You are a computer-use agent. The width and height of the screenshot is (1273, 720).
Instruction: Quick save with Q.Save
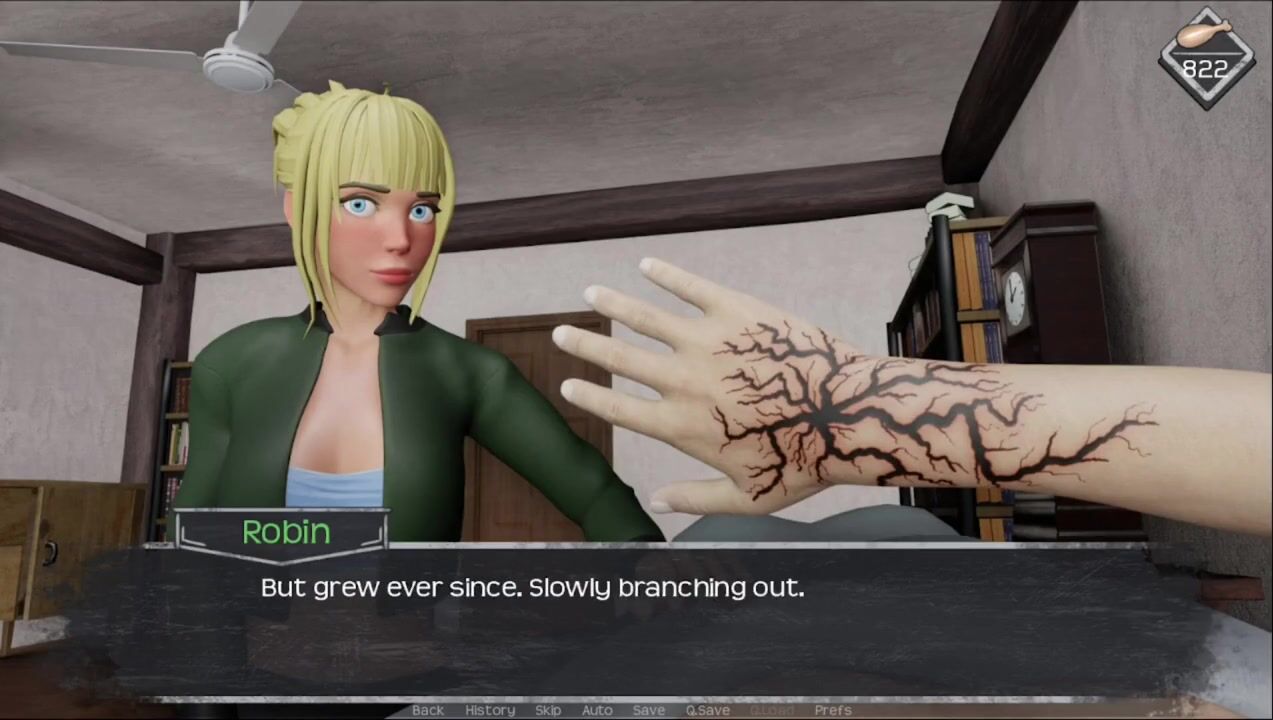point(707,710)
